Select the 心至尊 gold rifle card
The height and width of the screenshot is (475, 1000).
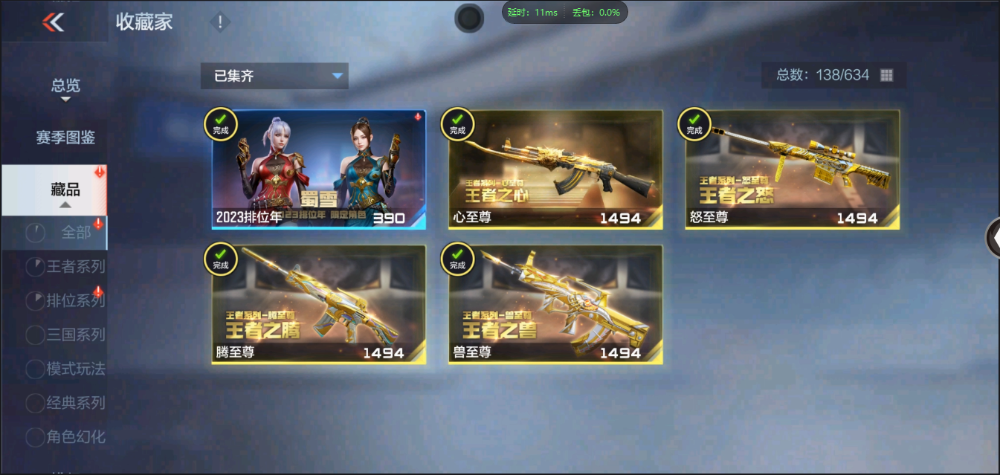tap(555, 169)
